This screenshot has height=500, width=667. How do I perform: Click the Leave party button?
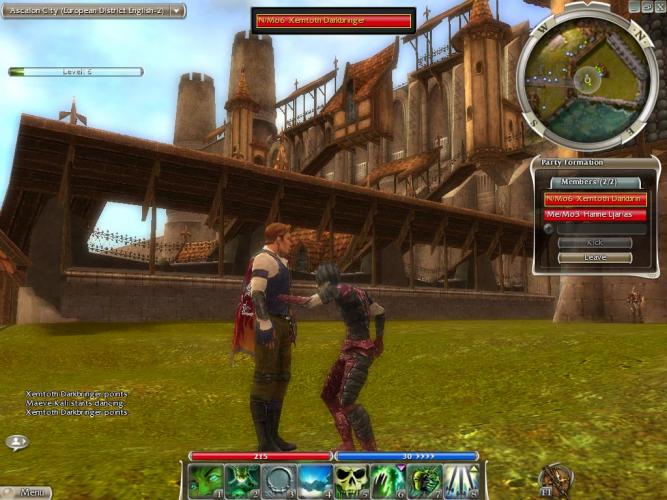(x=594, y=257)
